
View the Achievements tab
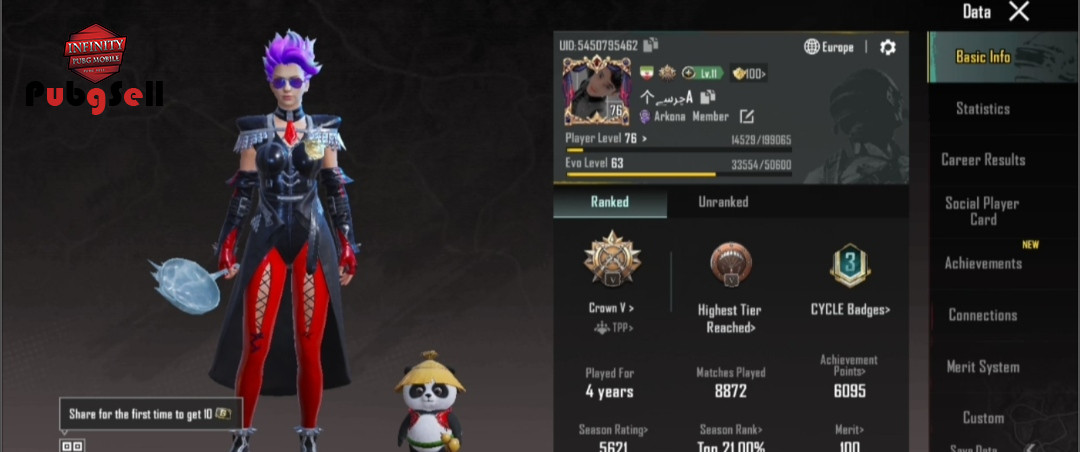(983, 263)
